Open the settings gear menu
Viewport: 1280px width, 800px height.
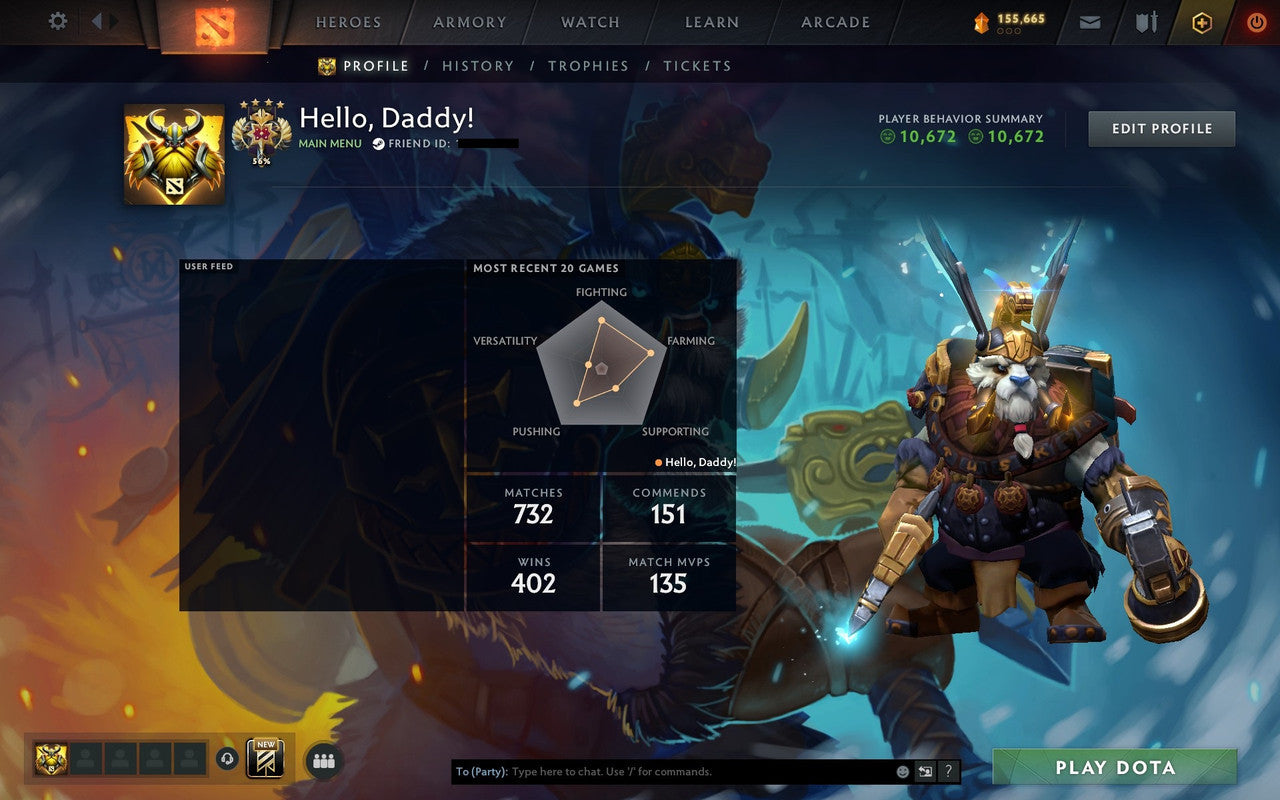tap(57, 20)
